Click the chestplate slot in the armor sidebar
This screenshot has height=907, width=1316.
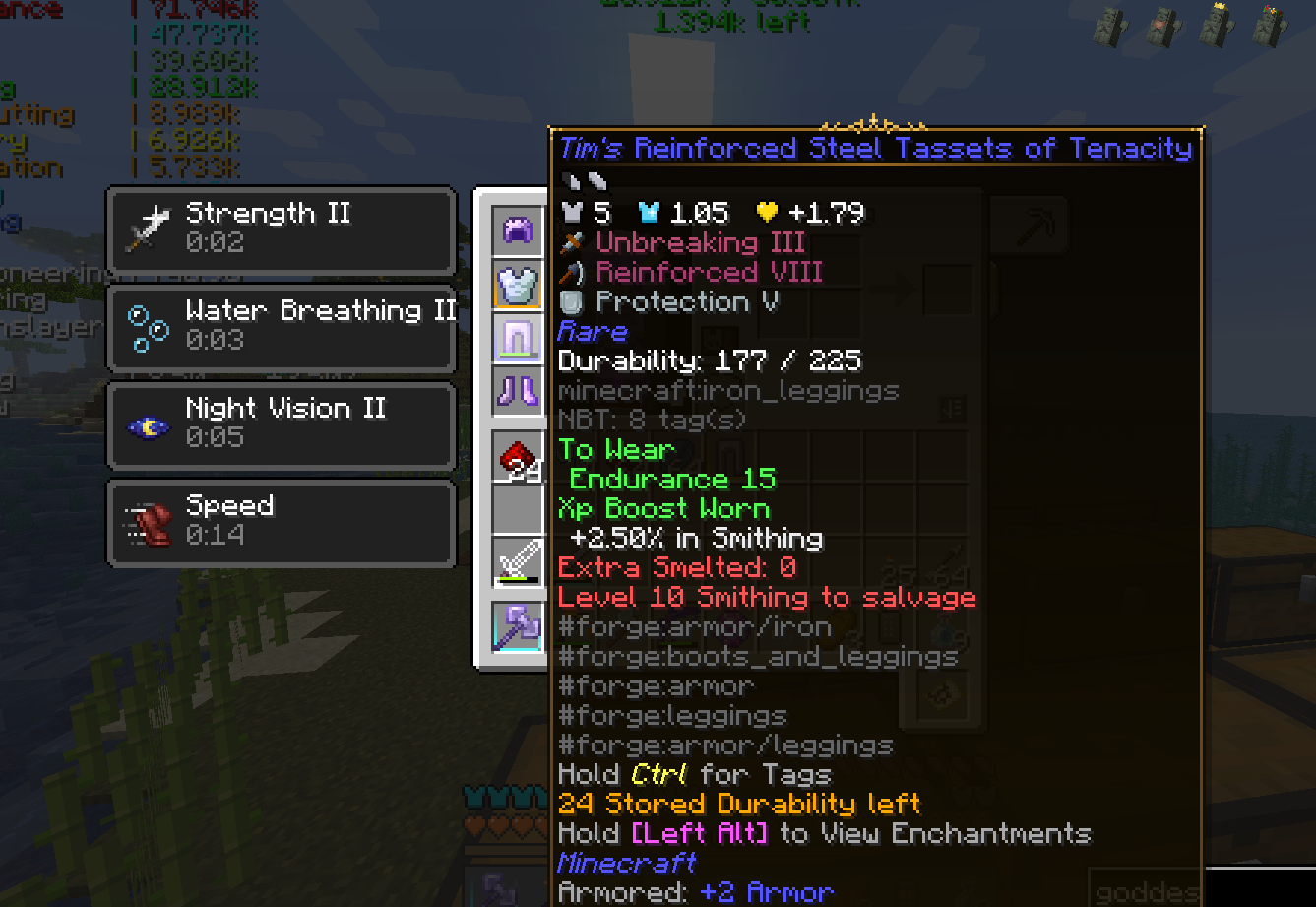tap(517, 286)
